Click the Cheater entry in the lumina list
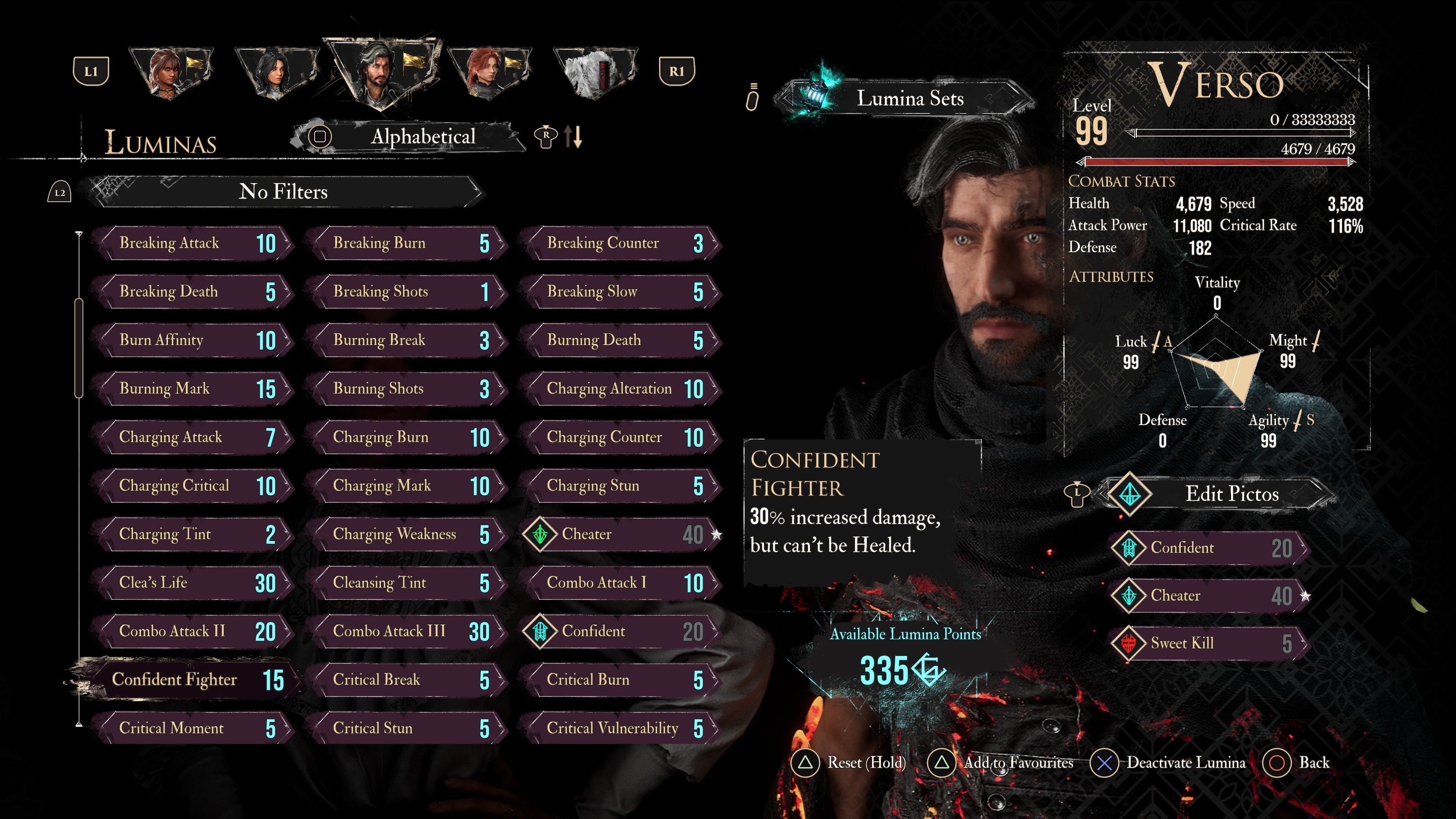The width and height of the screenshot is (1456, 819). pos(622,534)
